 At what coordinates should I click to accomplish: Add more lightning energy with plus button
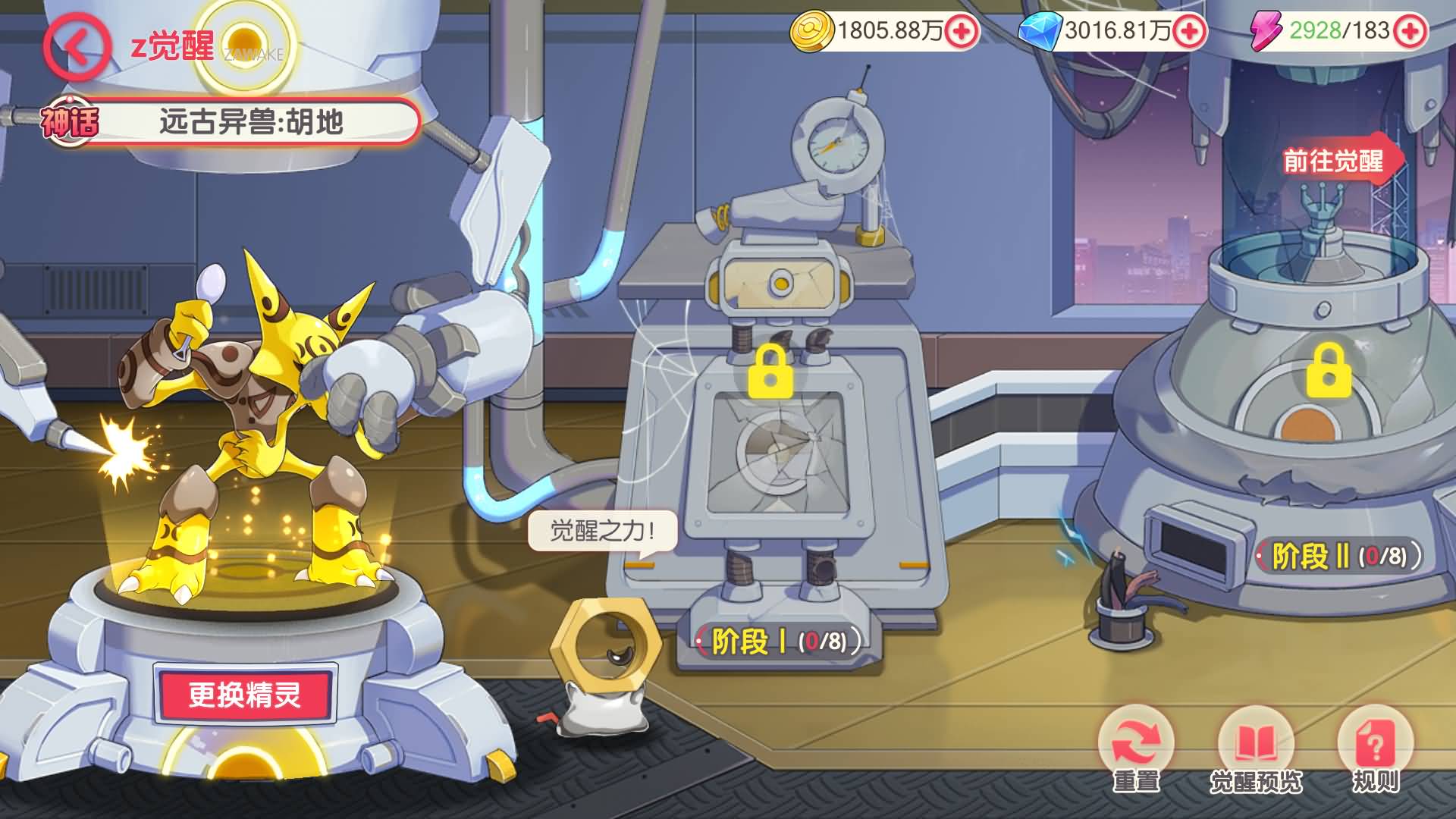tap(1410, 32)
